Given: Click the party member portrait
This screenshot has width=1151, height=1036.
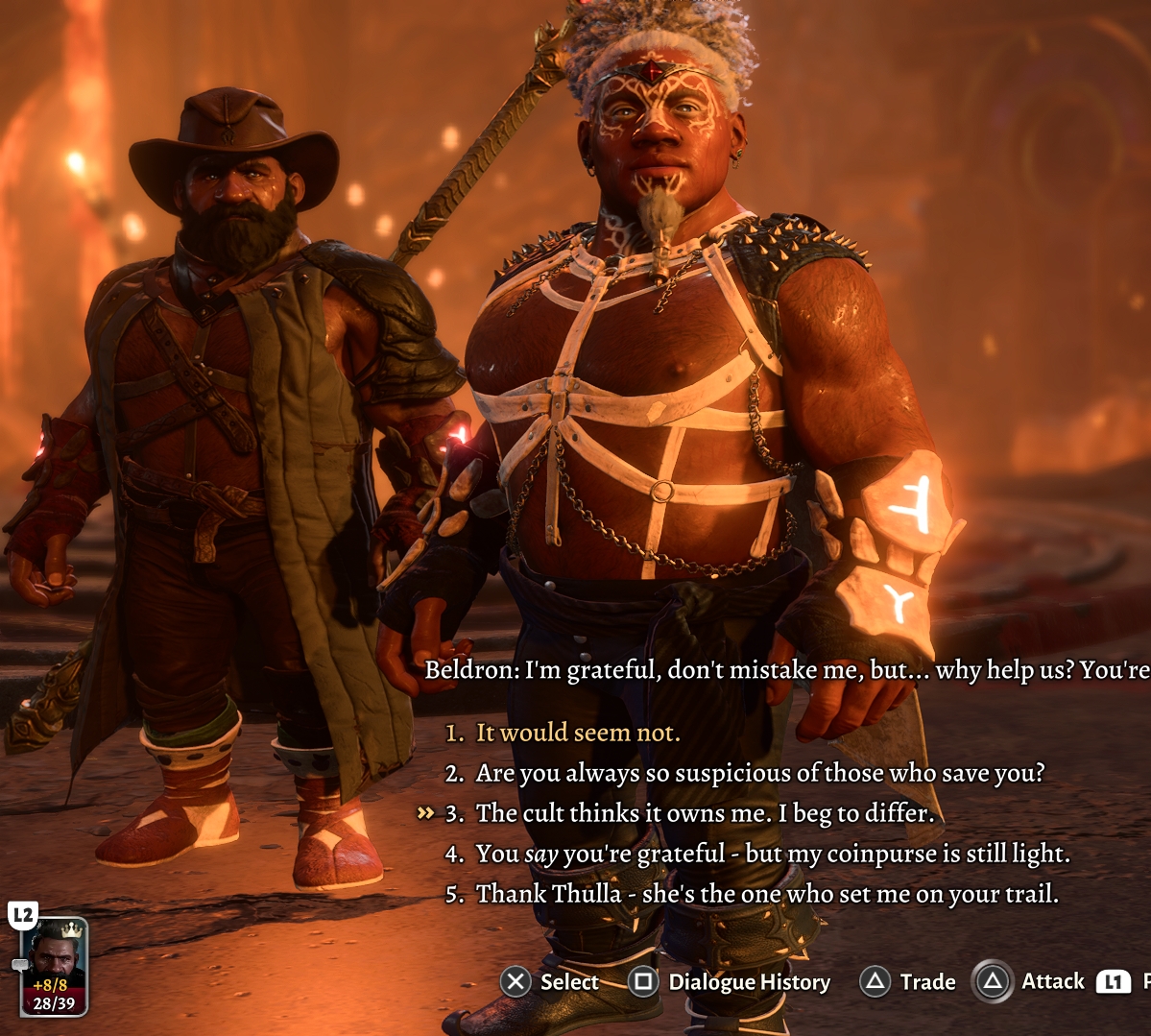Looking at the screenshot, I should (x=54, y=965).
